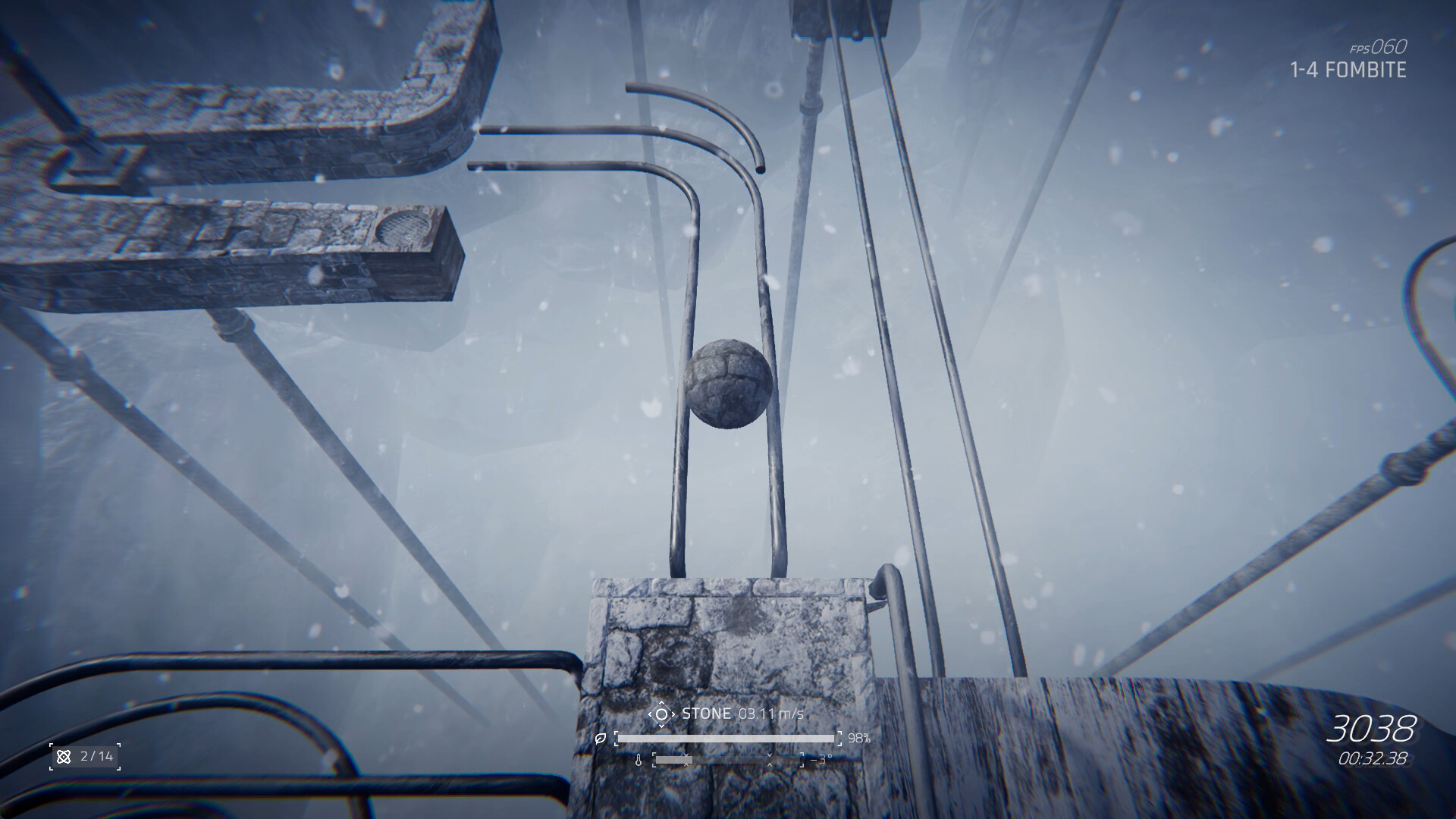Select the STONE label above the health bar

point(707,713)
